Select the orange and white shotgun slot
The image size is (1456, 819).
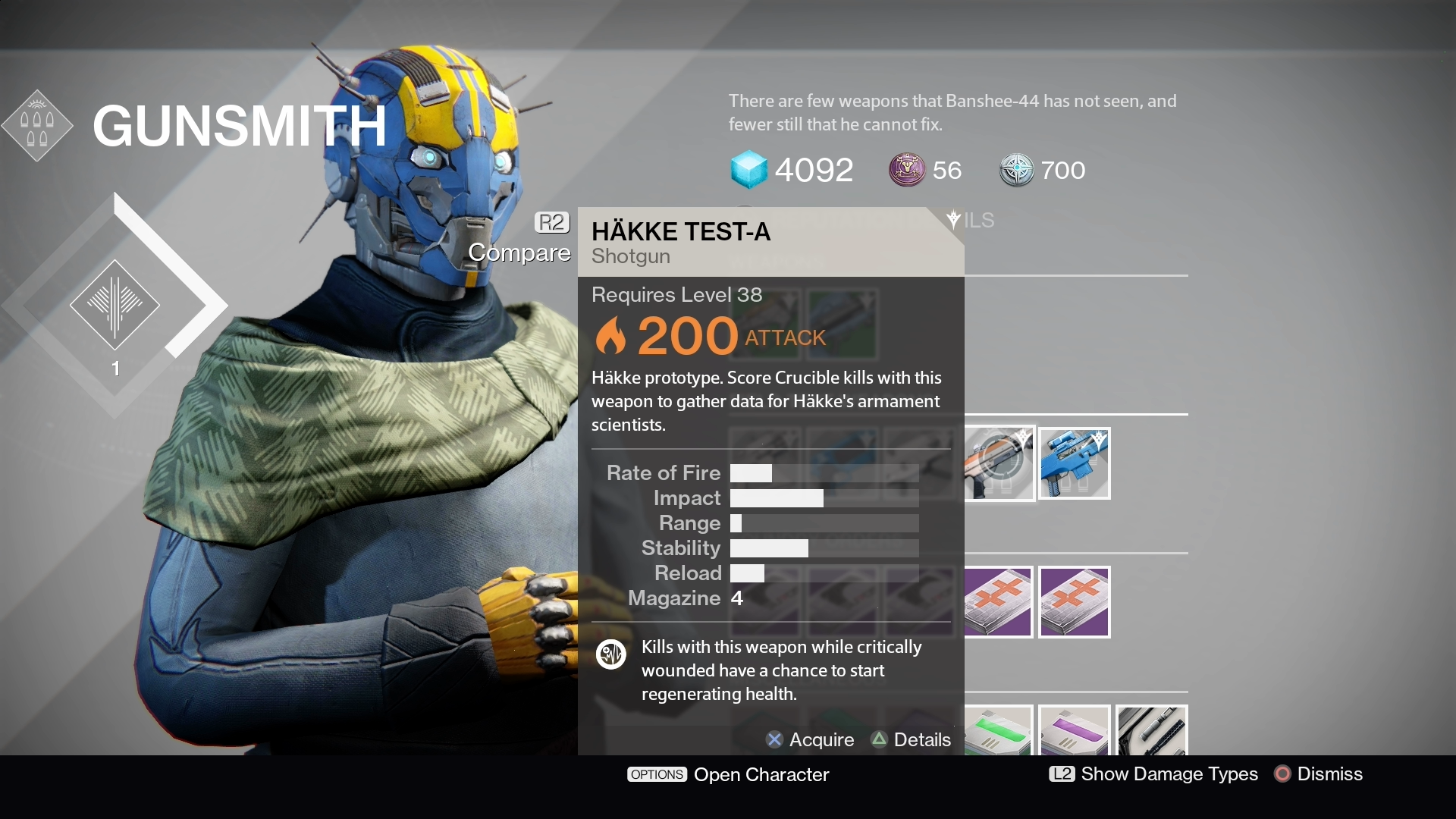point(999,463)
